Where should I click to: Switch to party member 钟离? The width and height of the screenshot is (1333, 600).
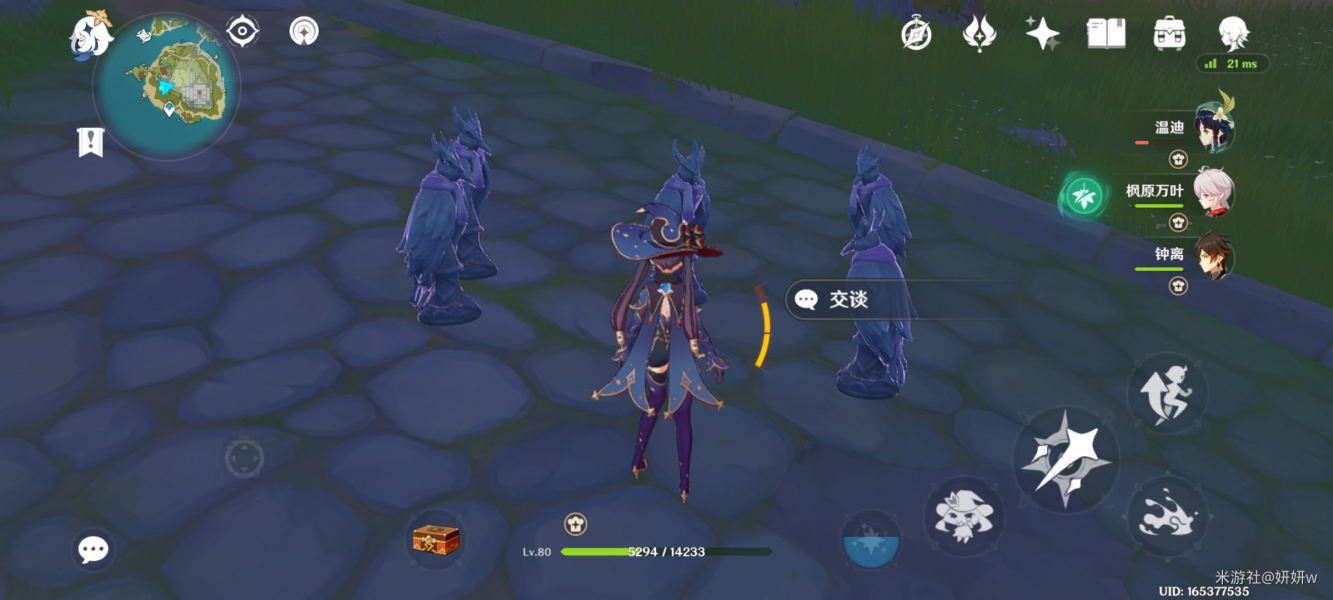click(x=1212, y=256)
